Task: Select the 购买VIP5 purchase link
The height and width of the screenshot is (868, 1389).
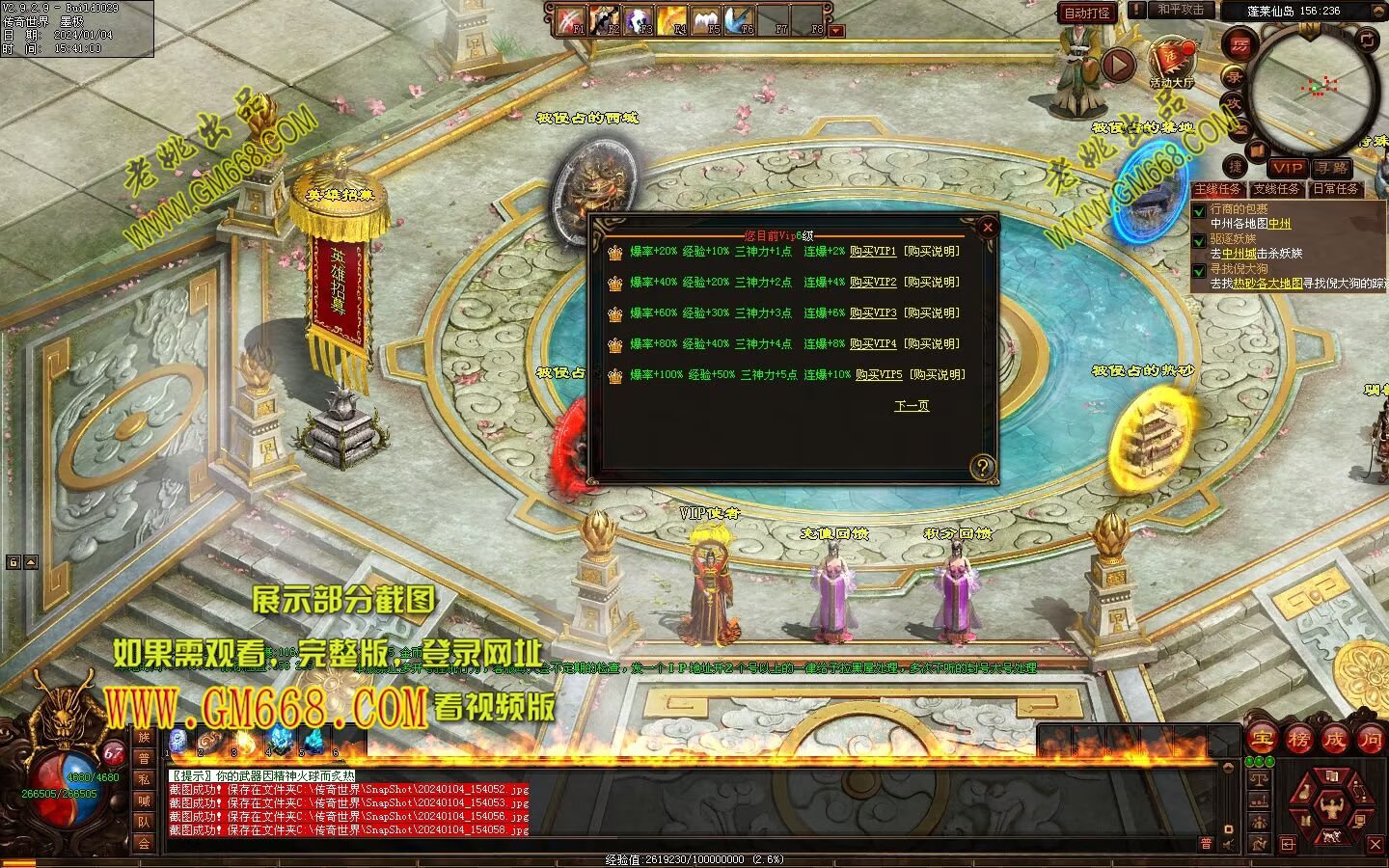Action: pos(878,375)
